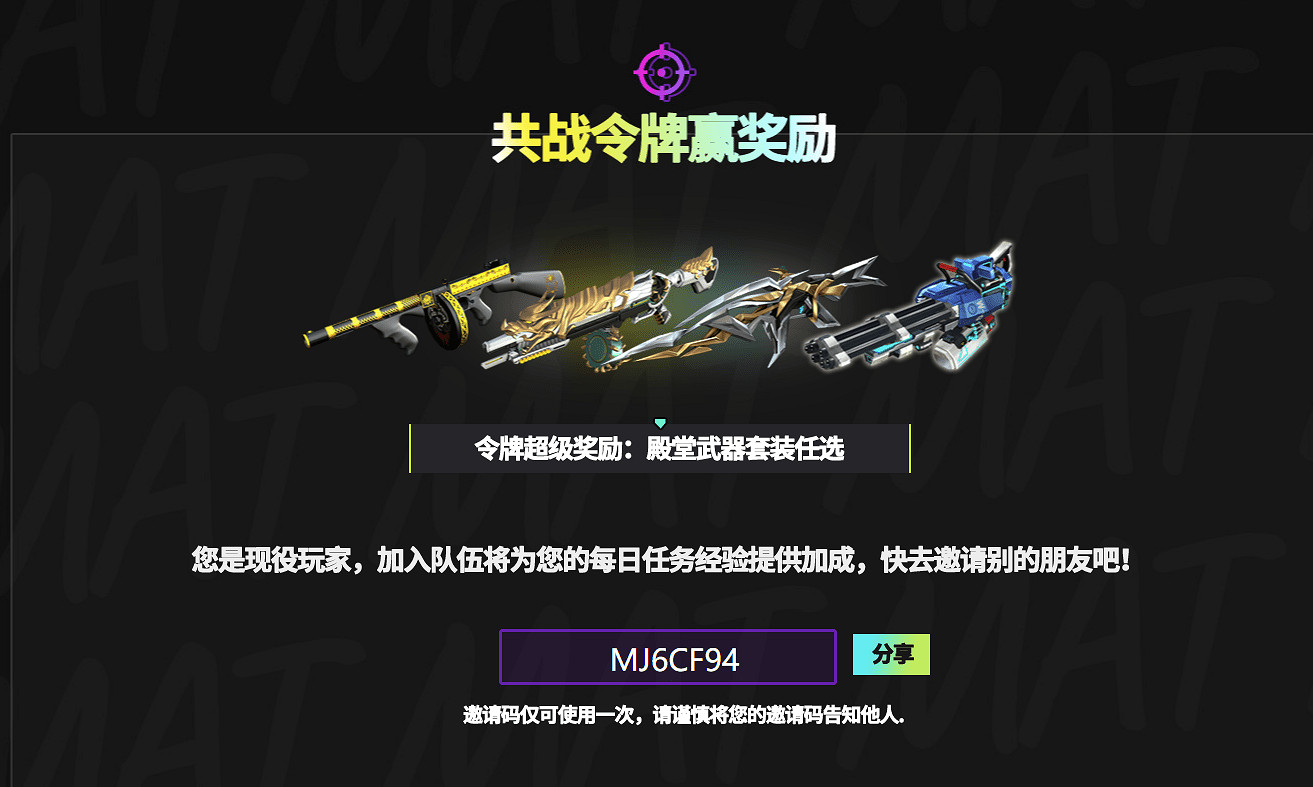Click the inner circle of the crosshair icon
1313x787 pixels.
point(663,70)
